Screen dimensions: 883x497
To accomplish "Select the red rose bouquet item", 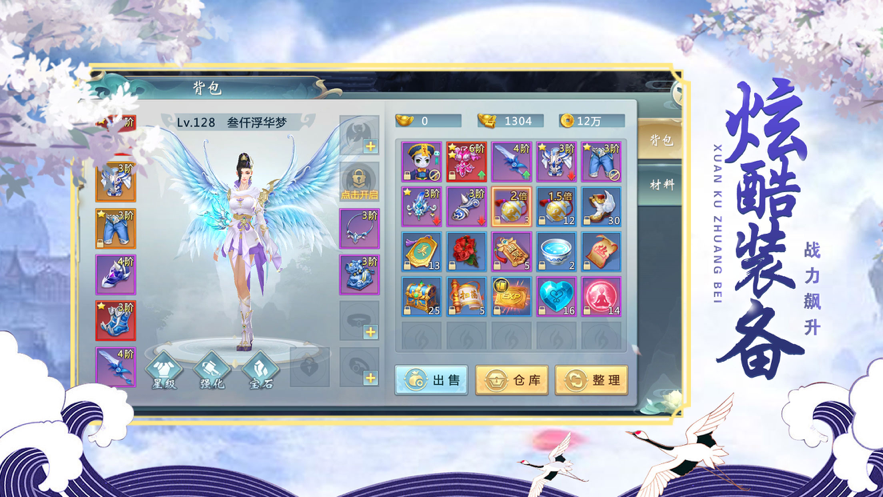I will tap(466, 253).
